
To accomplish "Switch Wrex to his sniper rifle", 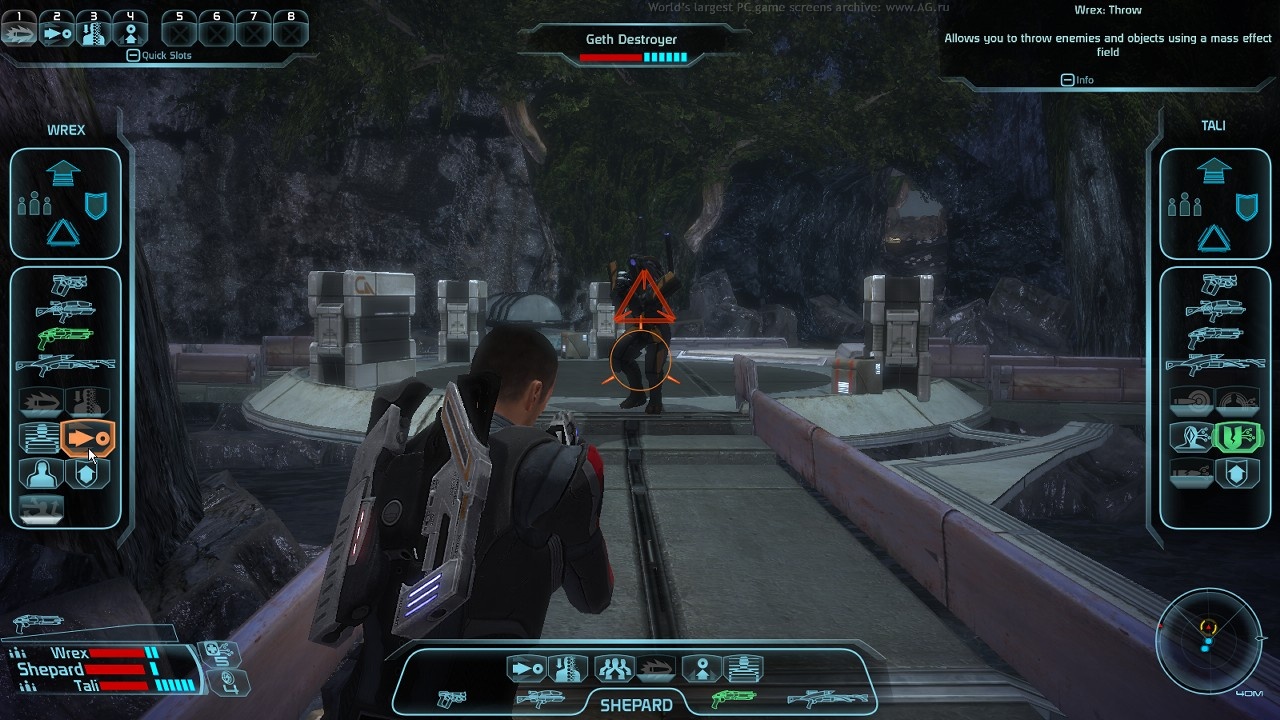I will [65, 365].
